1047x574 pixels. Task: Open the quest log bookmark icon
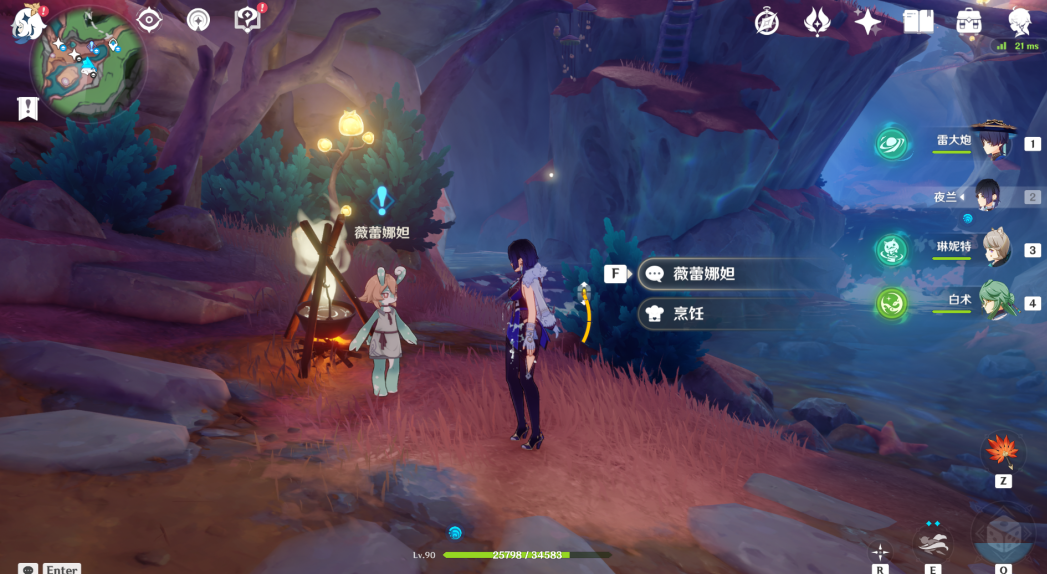28,108
